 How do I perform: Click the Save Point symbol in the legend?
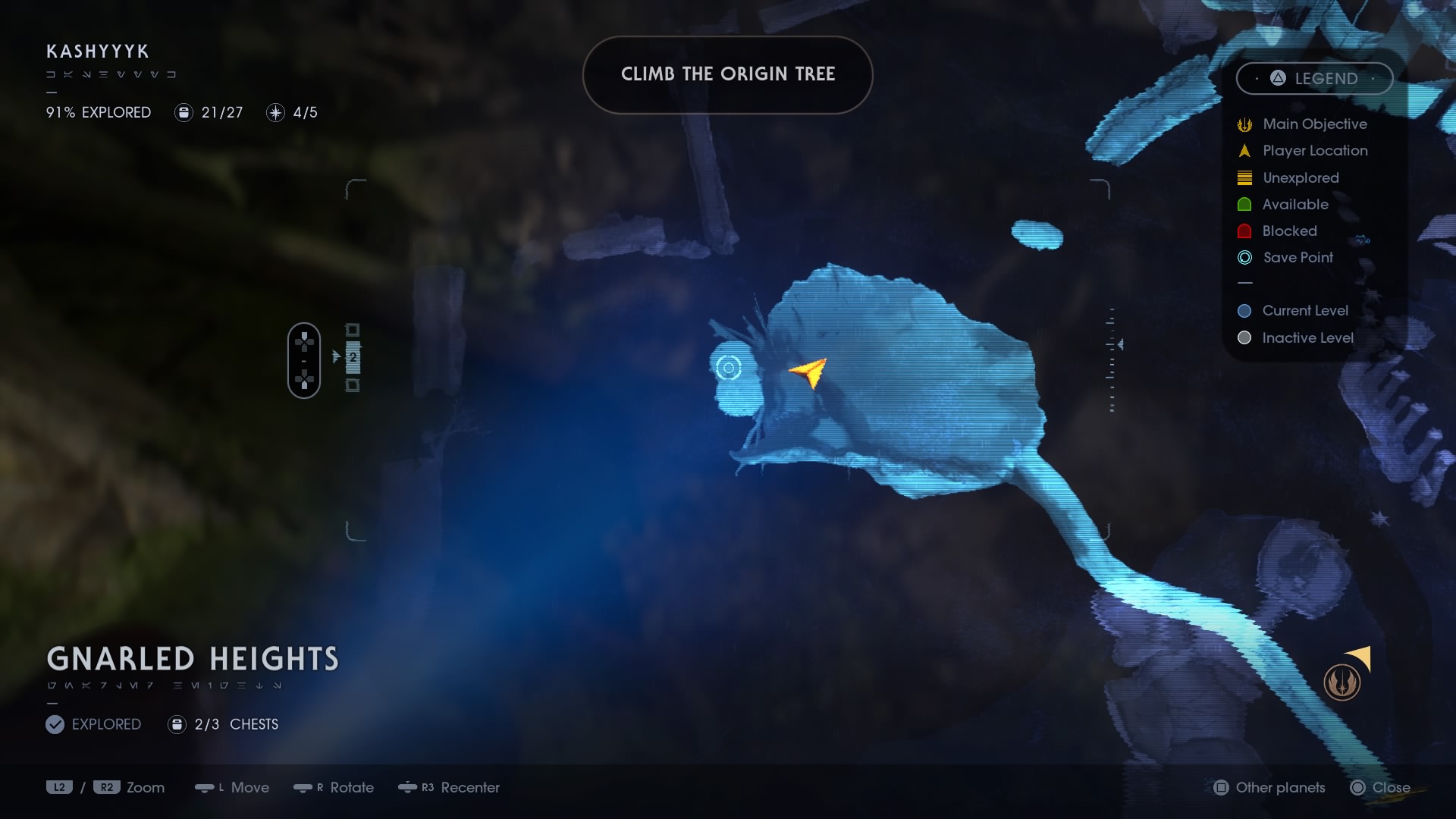pyautogui.click(x=1244, y=258)
